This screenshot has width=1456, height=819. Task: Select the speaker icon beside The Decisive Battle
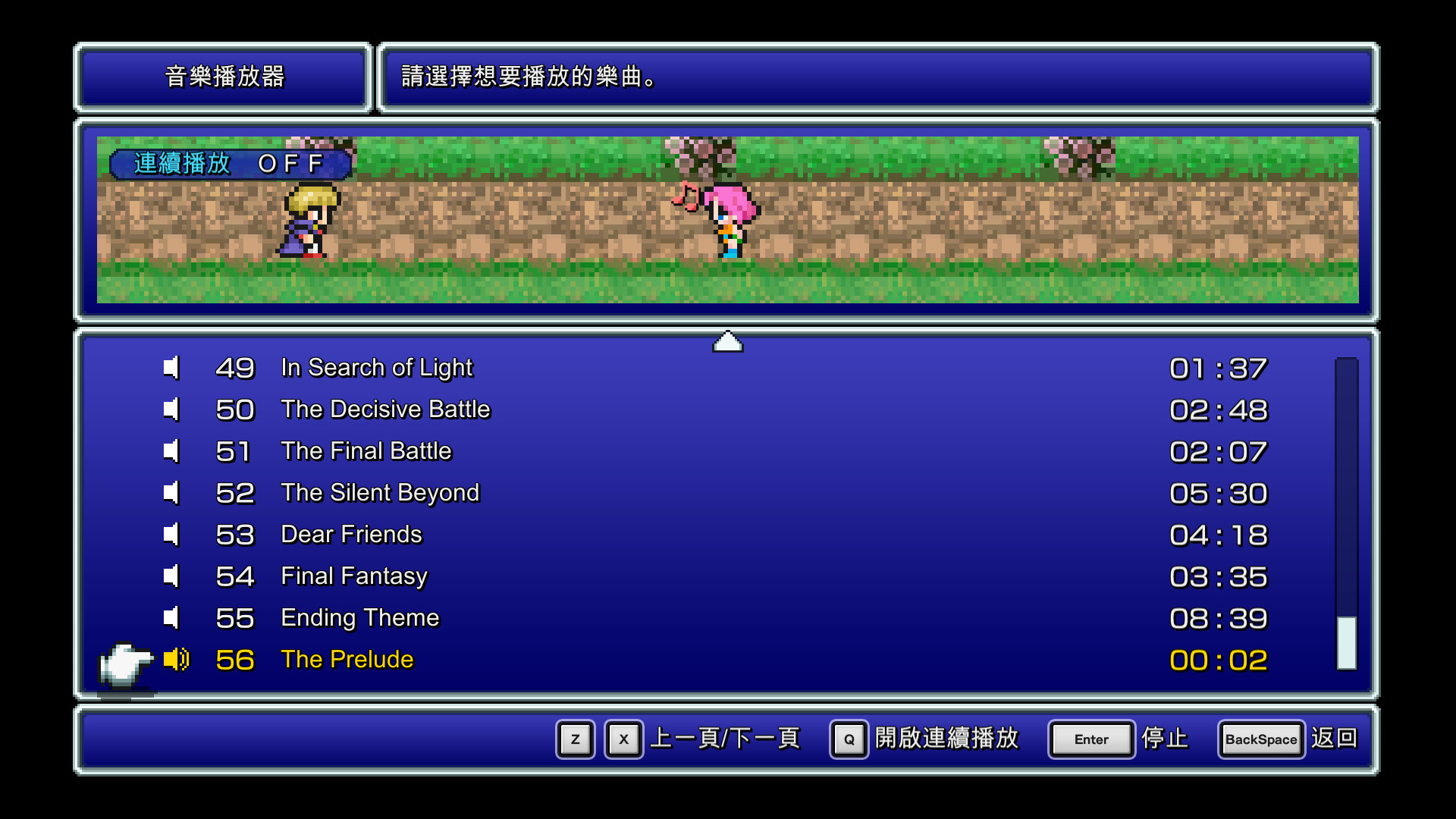[x=171, y=409]
